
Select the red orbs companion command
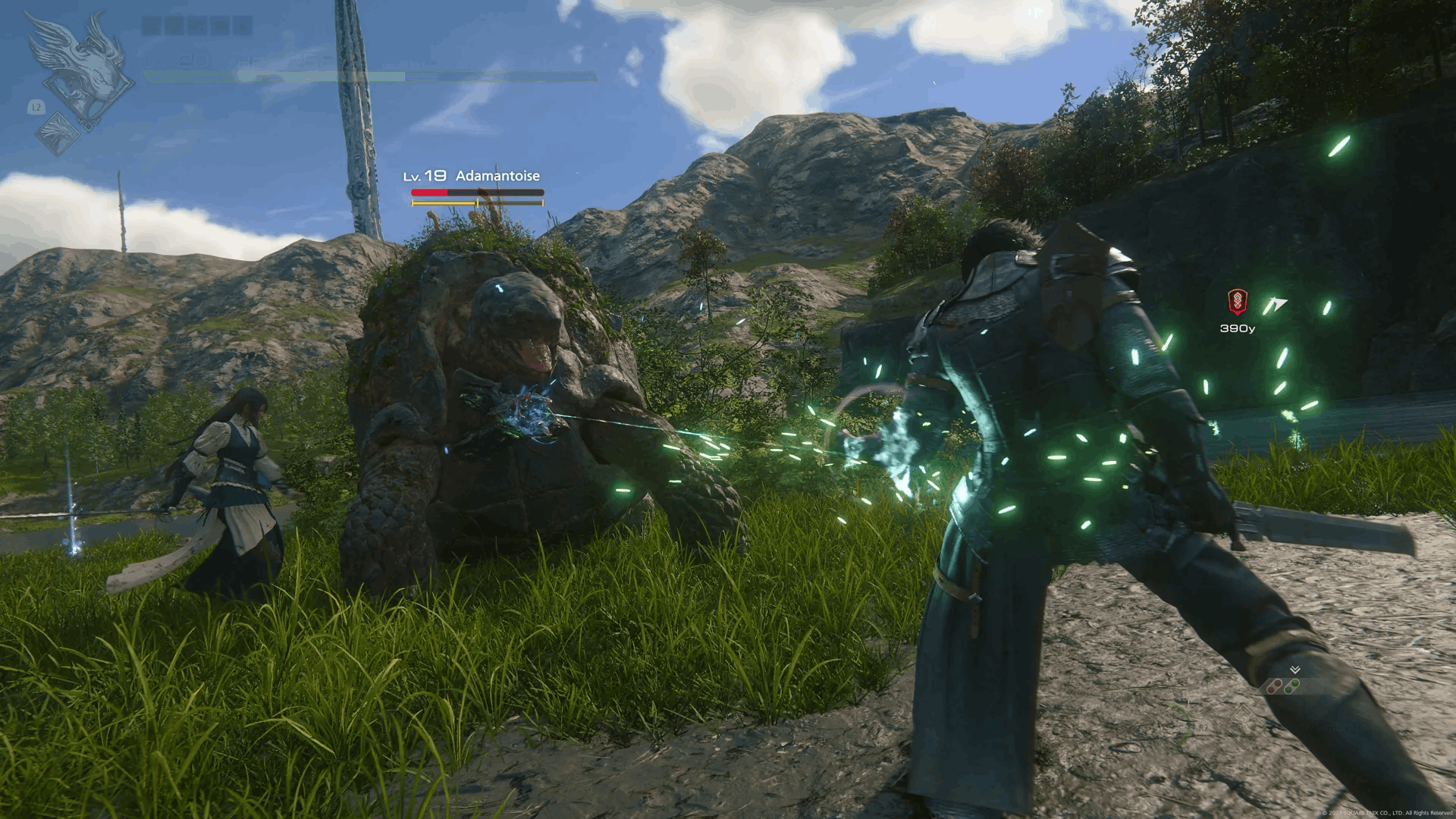[x=1275, y=687]
